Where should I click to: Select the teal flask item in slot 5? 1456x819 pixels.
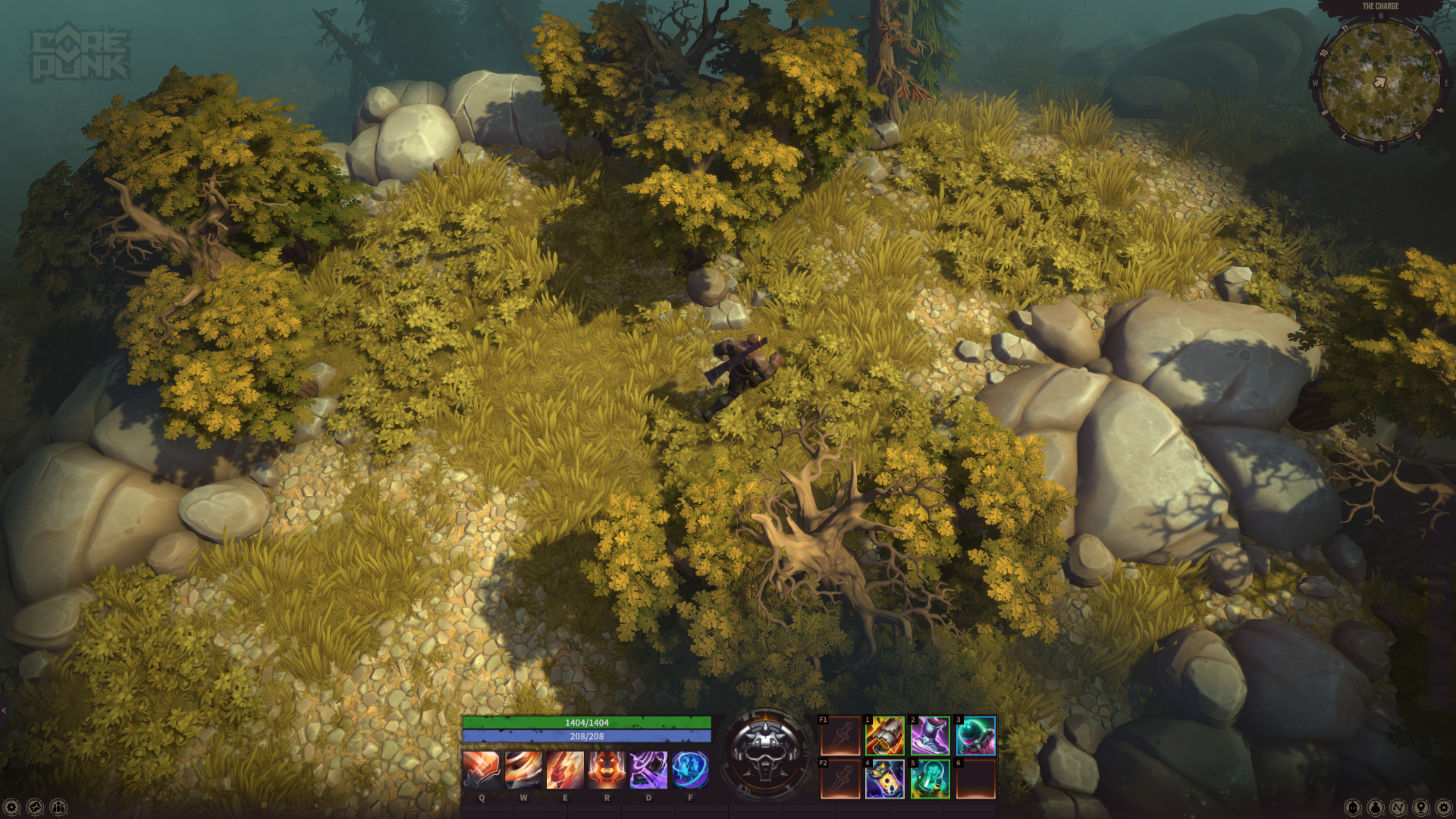(930, 779)
